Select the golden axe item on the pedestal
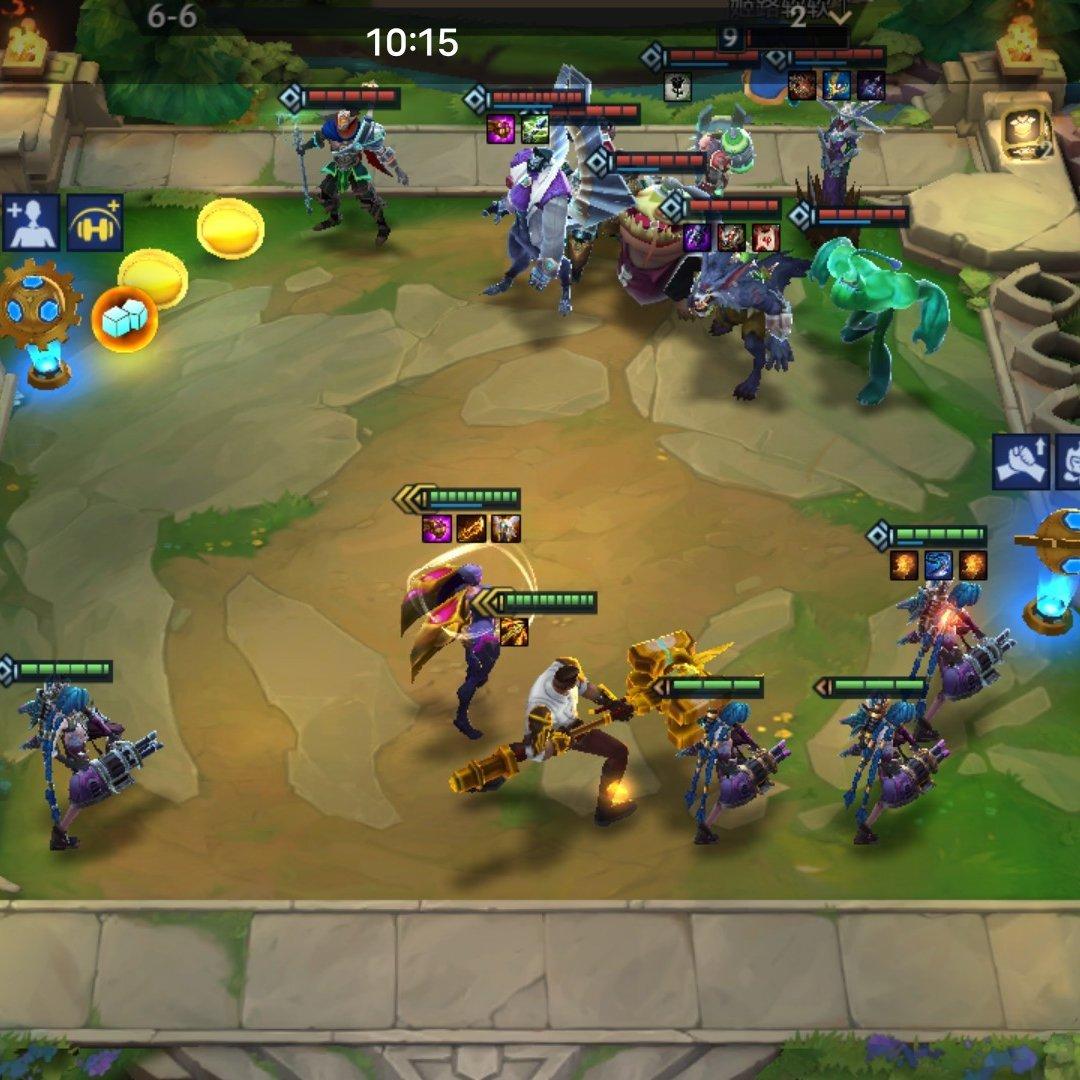 1053,540
